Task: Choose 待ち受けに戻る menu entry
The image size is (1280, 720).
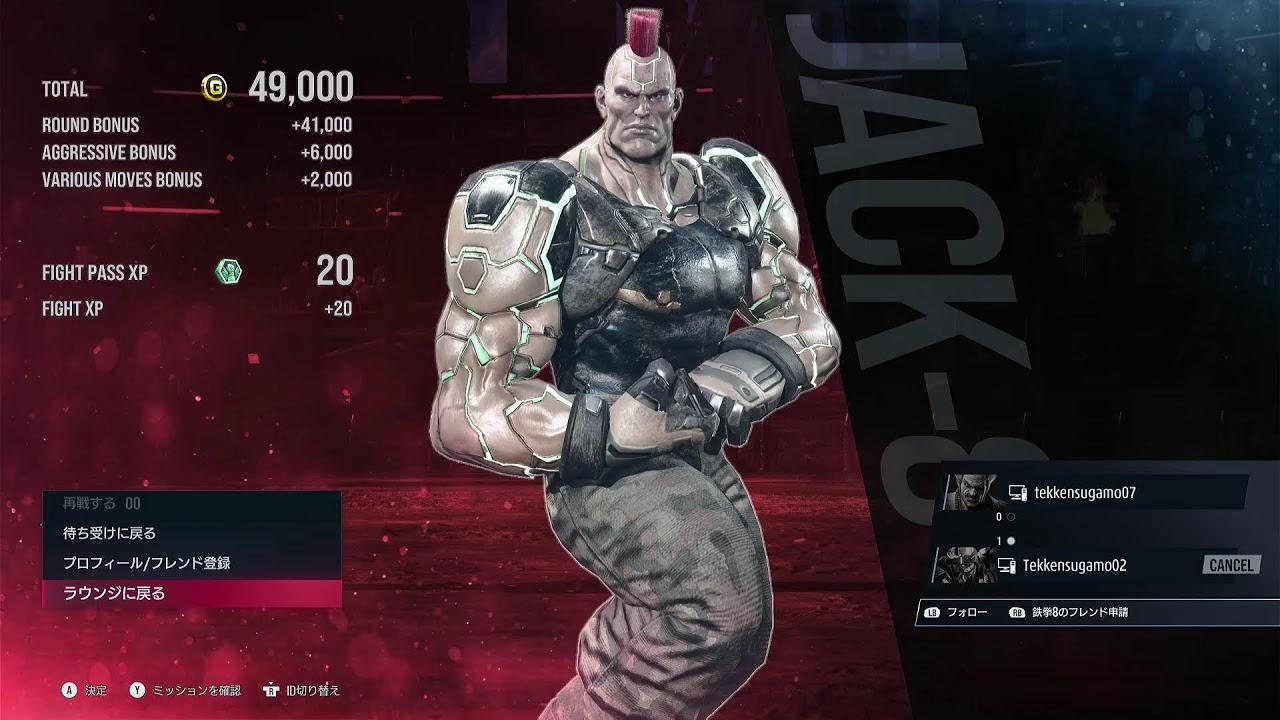Action: (x=190, y=533)
